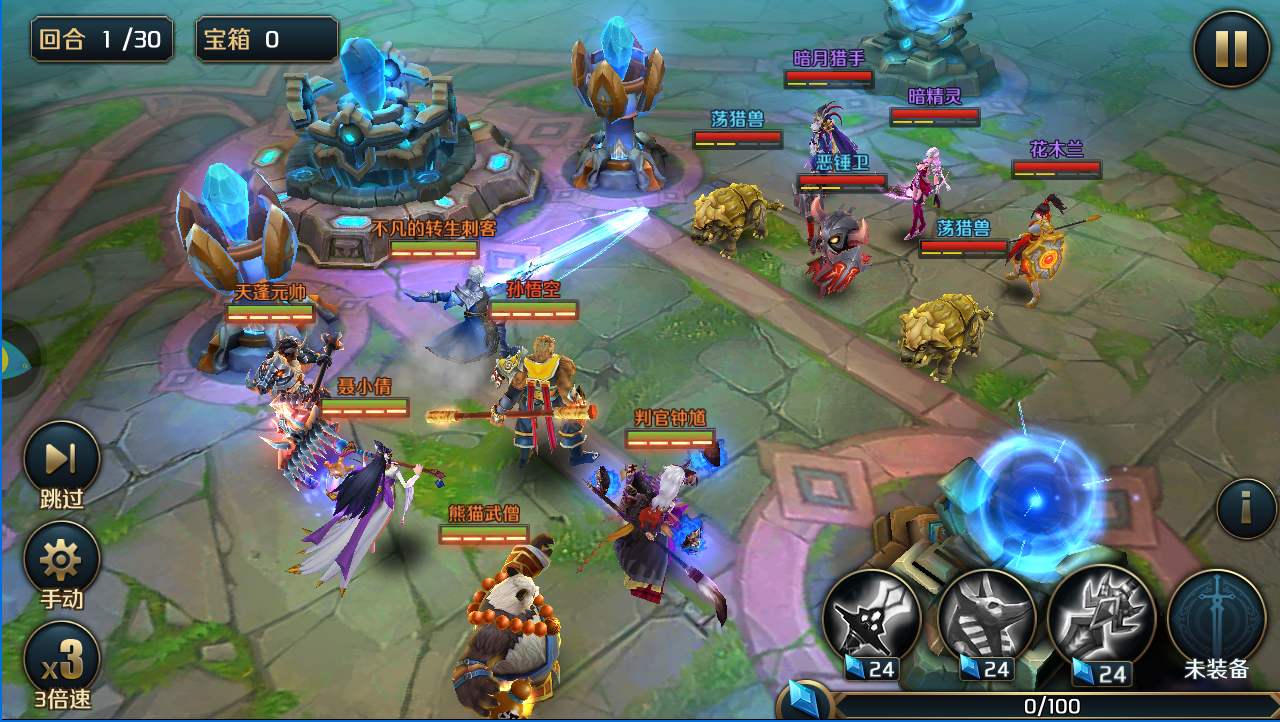Open the info 'i' button
The image size is (1280, 722).
point(1245,508)
